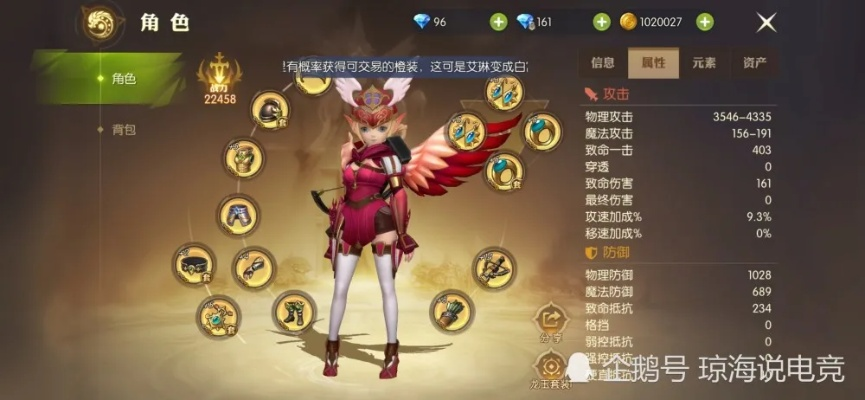Open the 元素 elements tab
The width and height of the screenshot is (865, 400).
[704, 62]
